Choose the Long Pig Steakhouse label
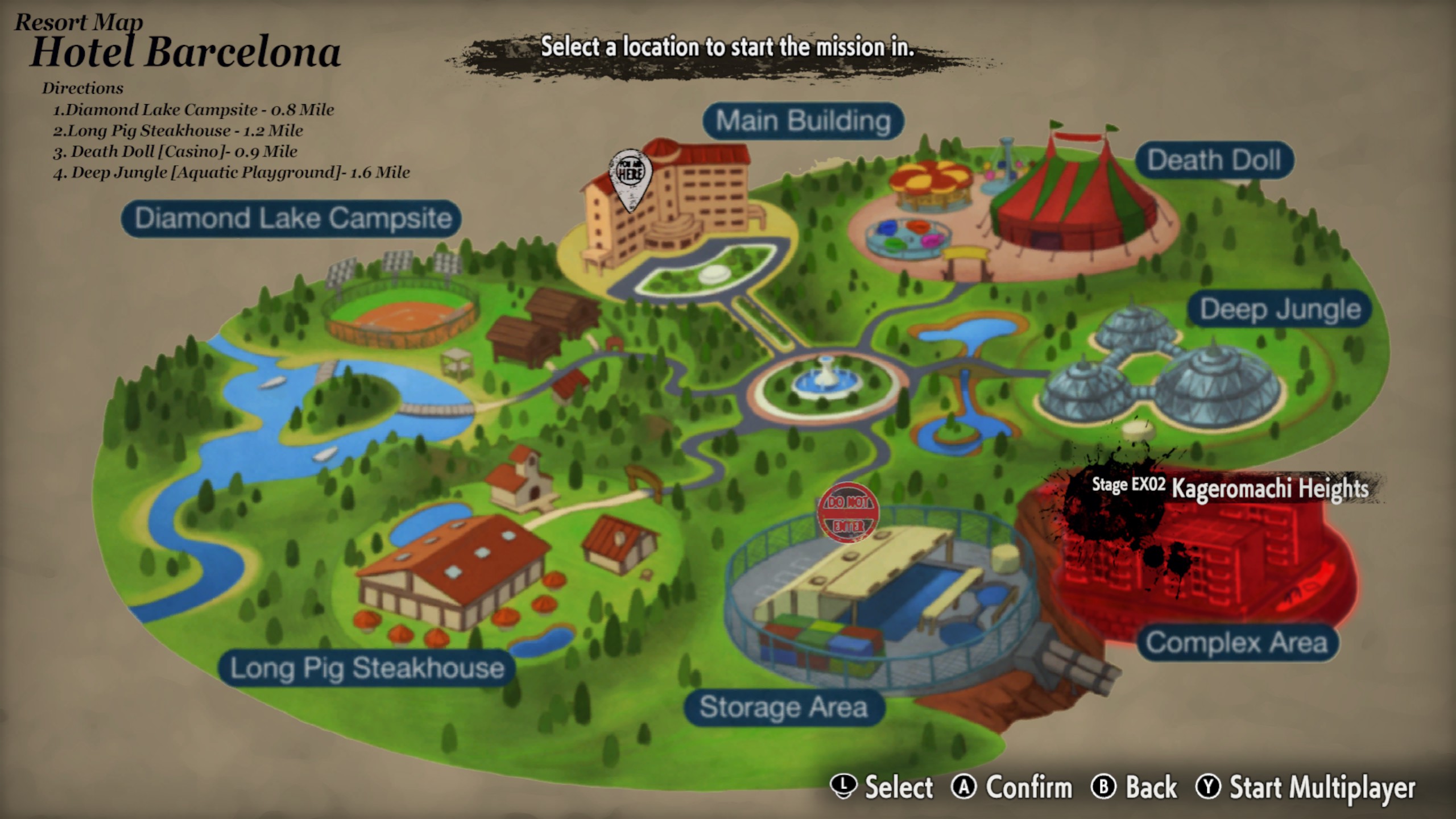The width and height of the screenshot is (1456, 819). pos(367,668)
